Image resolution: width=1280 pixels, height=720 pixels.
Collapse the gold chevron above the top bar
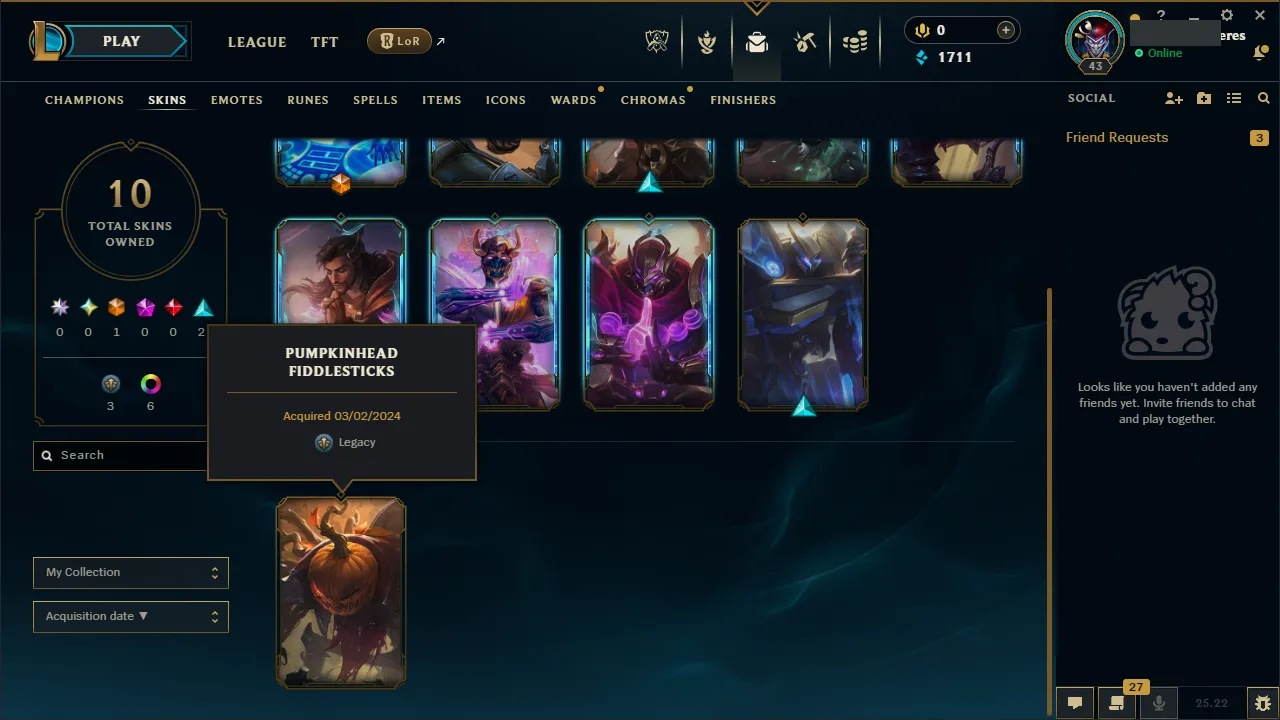point(756,7)
